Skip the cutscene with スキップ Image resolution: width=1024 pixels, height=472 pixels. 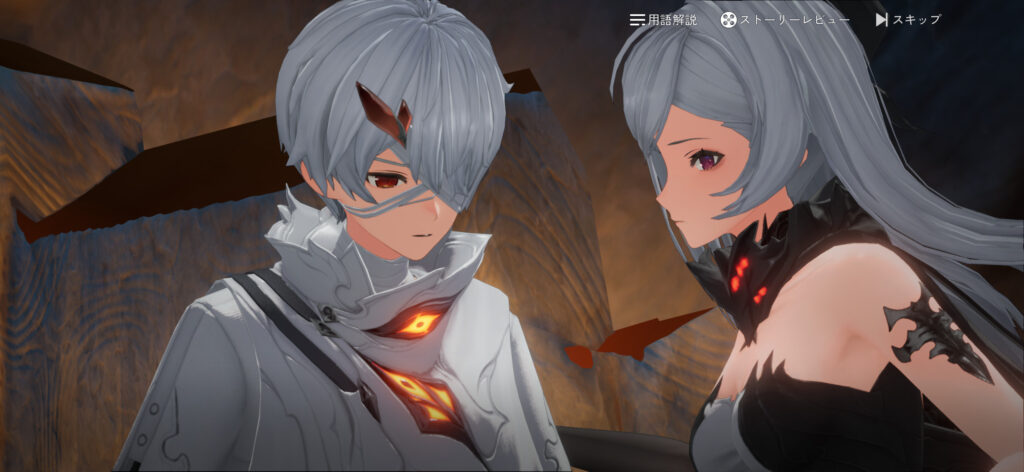coord(908,20)
